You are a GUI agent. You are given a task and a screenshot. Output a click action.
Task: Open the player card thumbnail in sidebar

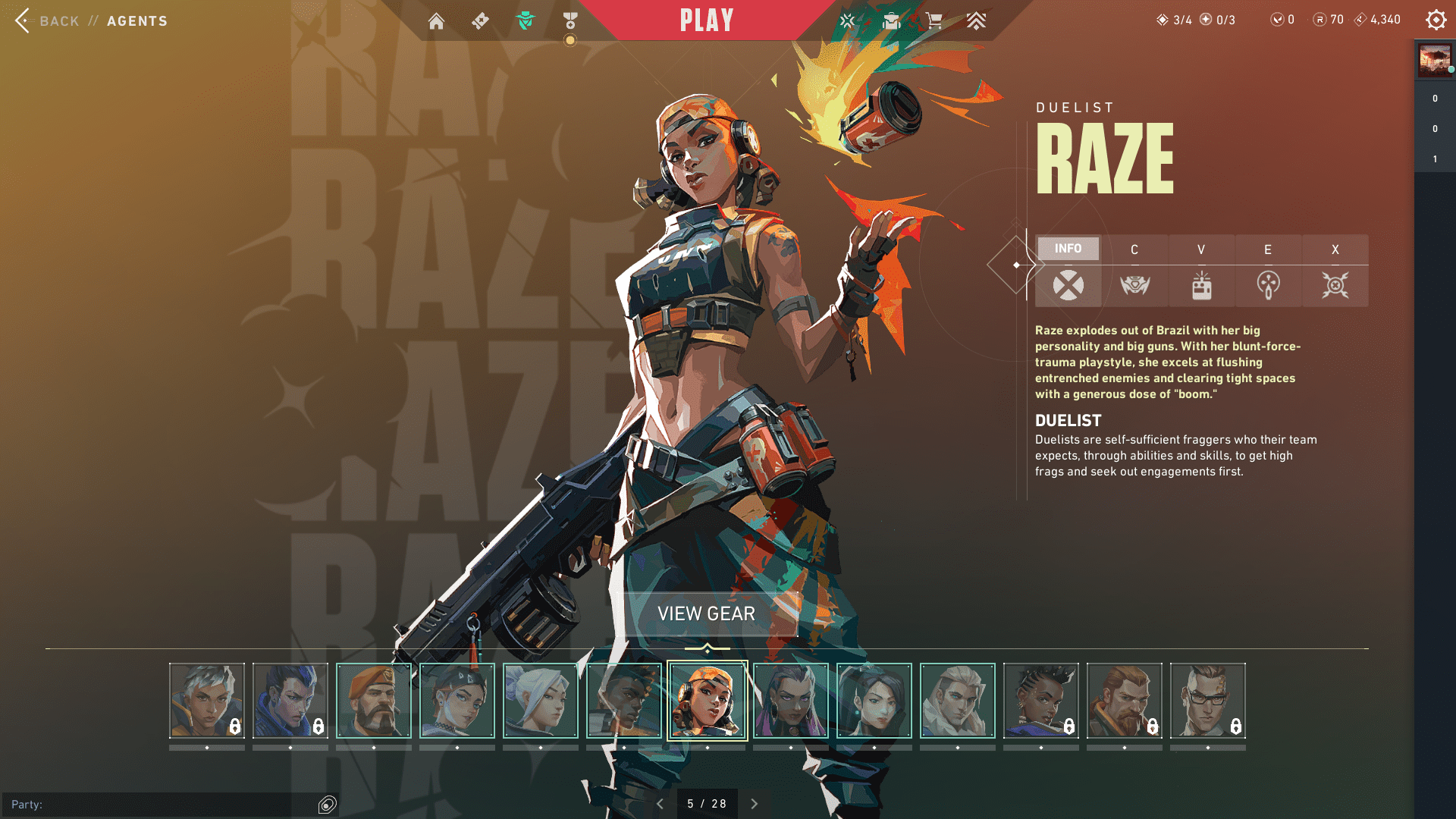click(1434, 60)
